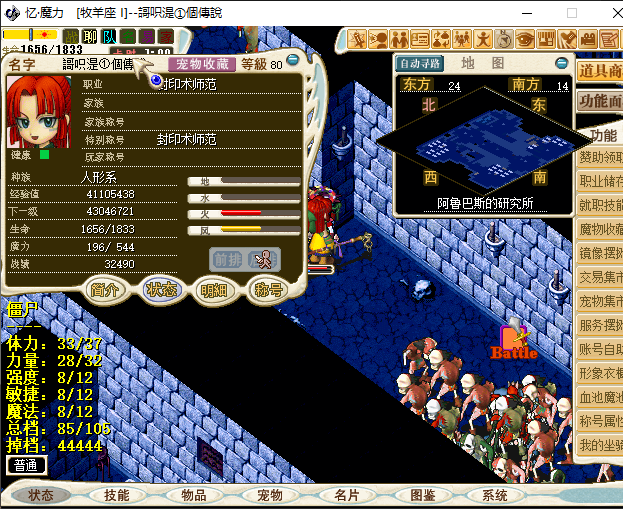Screen dimensions: 623x509
Task: Open the 物品 (items) tab in the bottom bar
Action: [194, 495]
